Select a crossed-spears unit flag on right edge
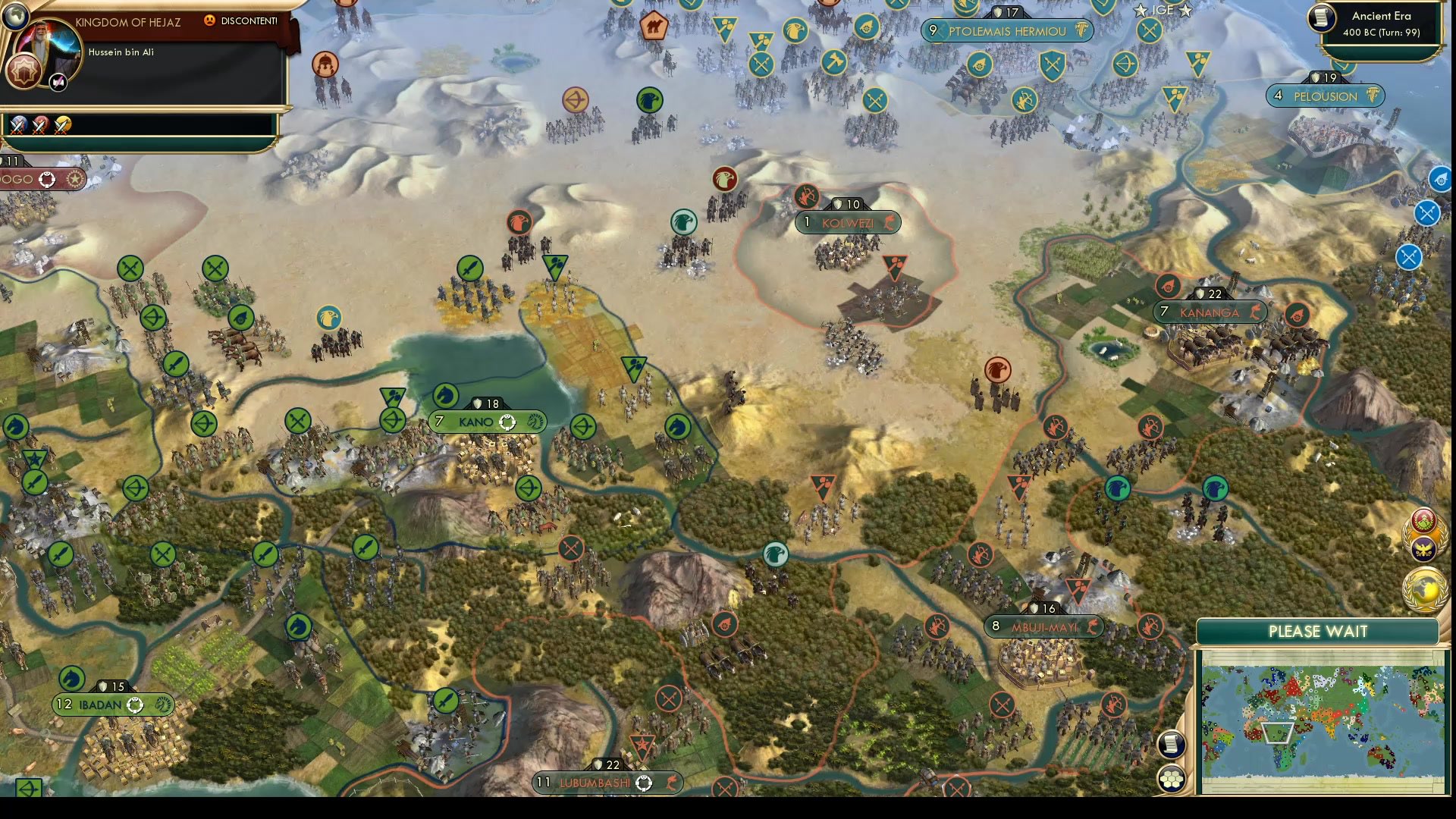The height and width of the screenshot is (819, 1456). coord(1428,212)
